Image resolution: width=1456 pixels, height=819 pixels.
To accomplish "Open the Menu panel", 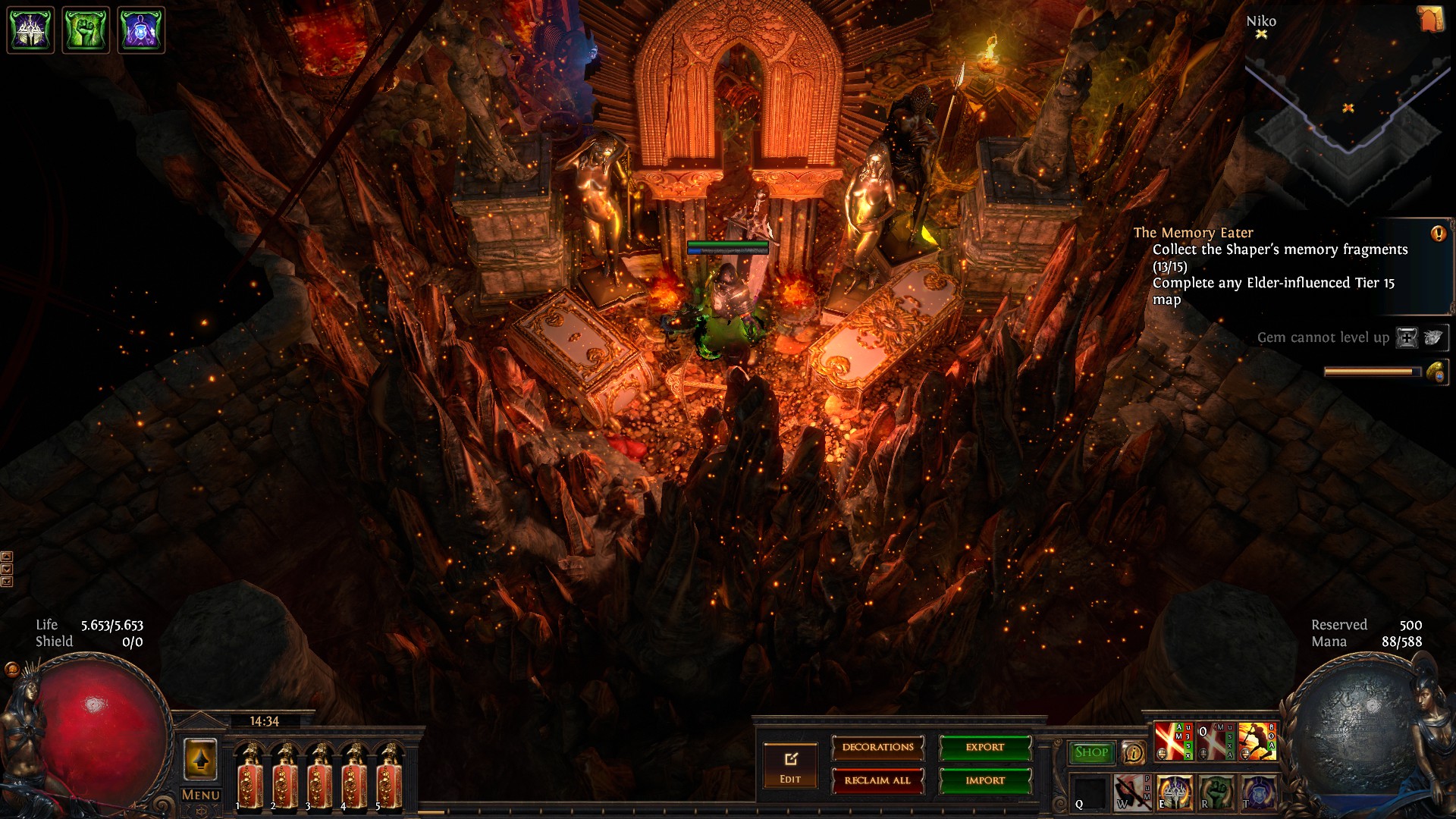I will point(200,795).
